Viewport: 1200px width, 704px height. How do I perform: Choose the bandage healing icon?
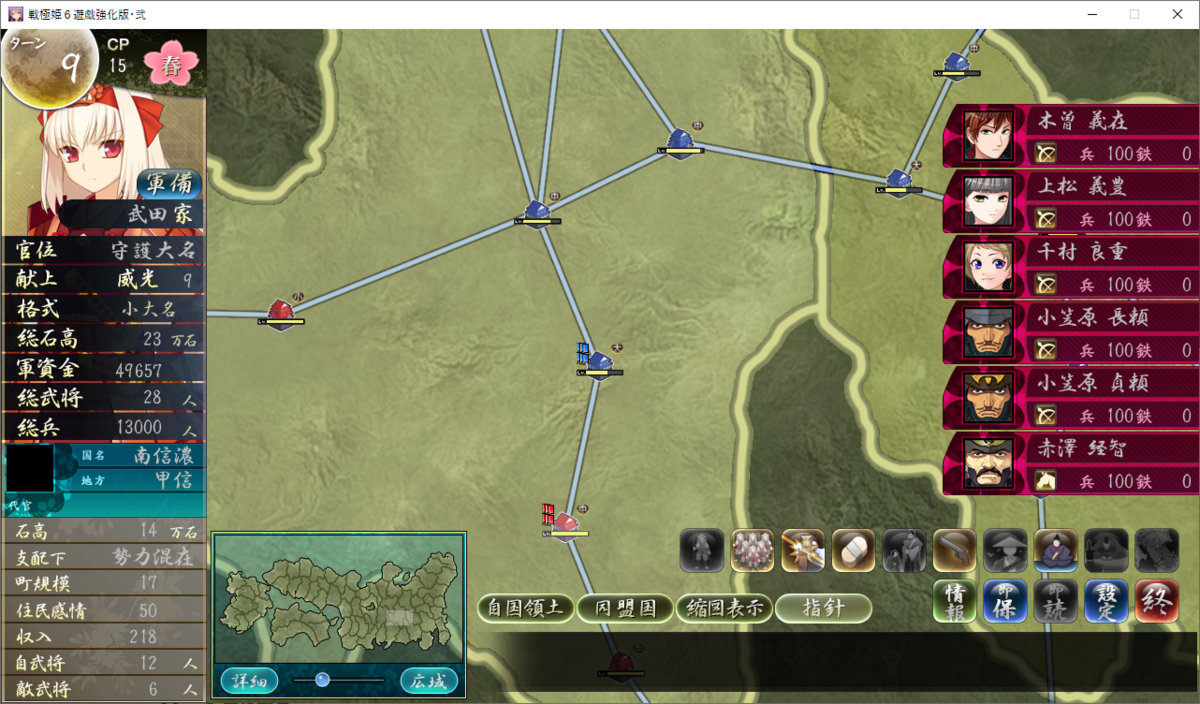point(854,551)
